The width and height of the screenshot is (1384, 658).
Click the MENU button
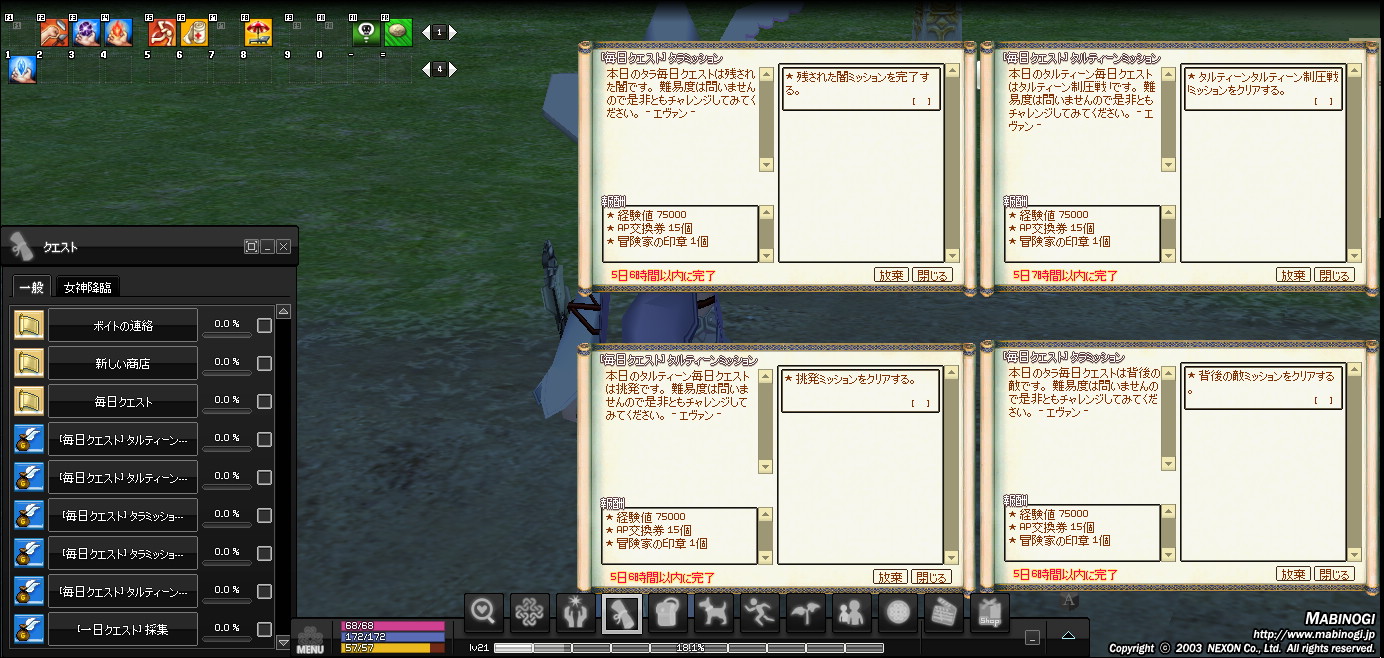(x=310, y=640)
